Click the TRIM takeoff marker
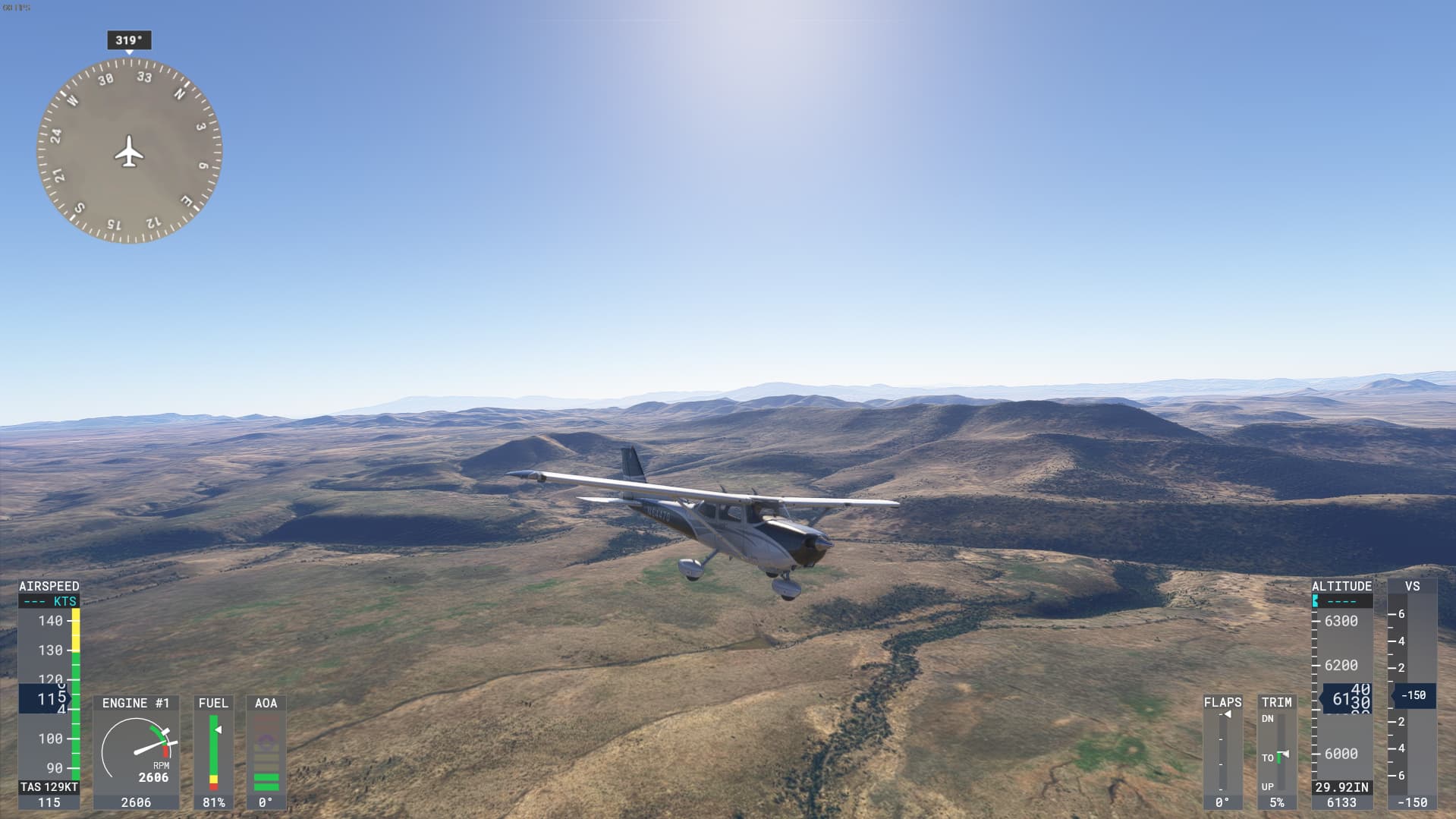The width and height of the screenshot is (1456, 819). [x=1281, y=755]
